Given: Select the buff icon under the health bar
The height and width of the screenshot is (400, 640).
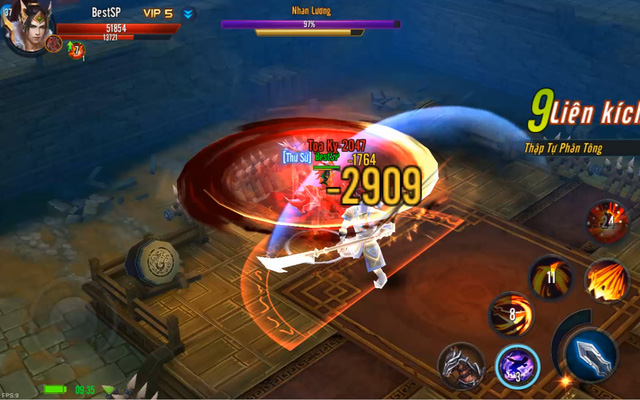Looking at the screenshot, I should [x=76, y=48].
